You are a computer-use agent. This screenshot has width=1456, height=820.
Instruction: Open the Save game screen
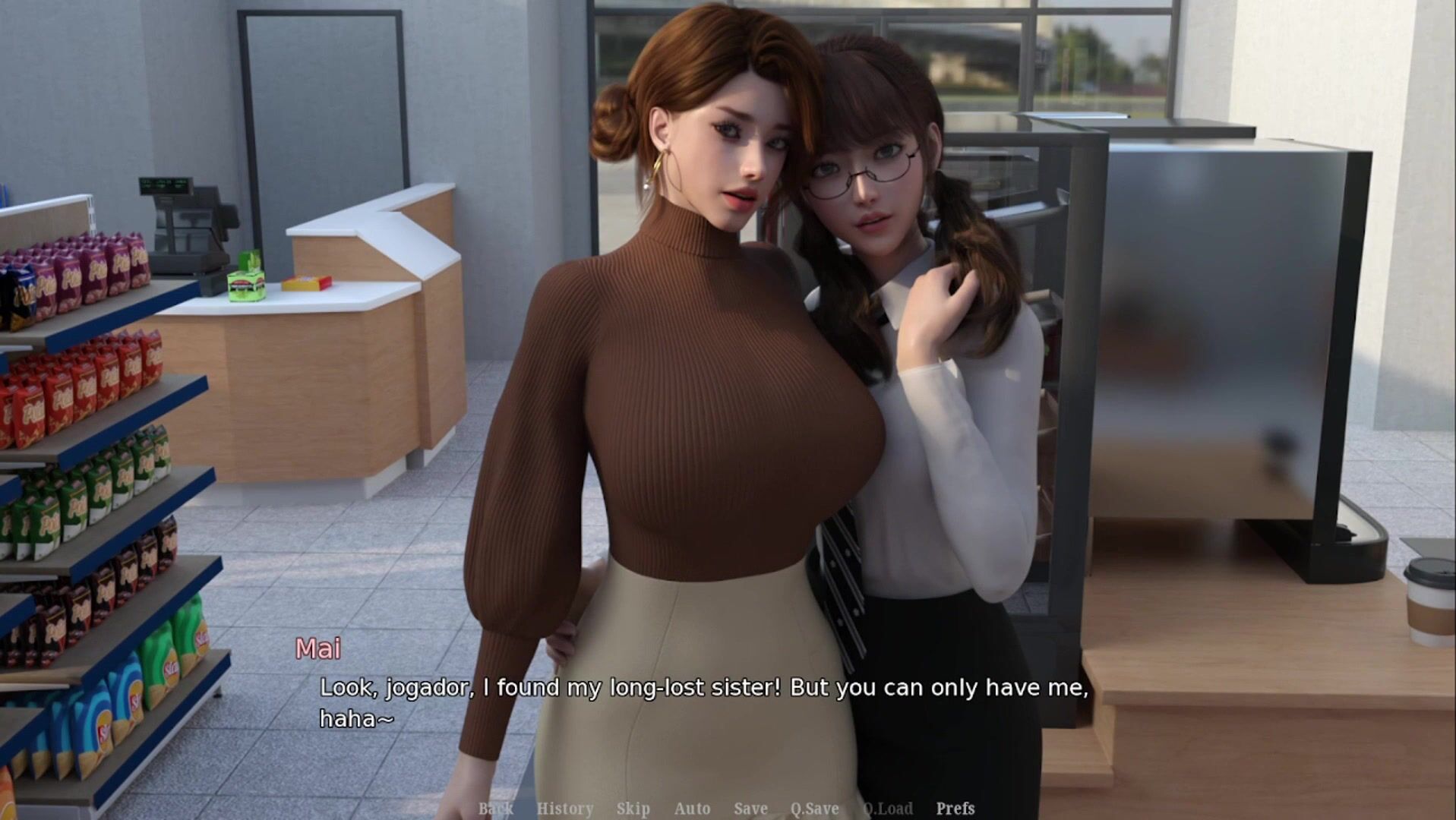coord(750,809)
